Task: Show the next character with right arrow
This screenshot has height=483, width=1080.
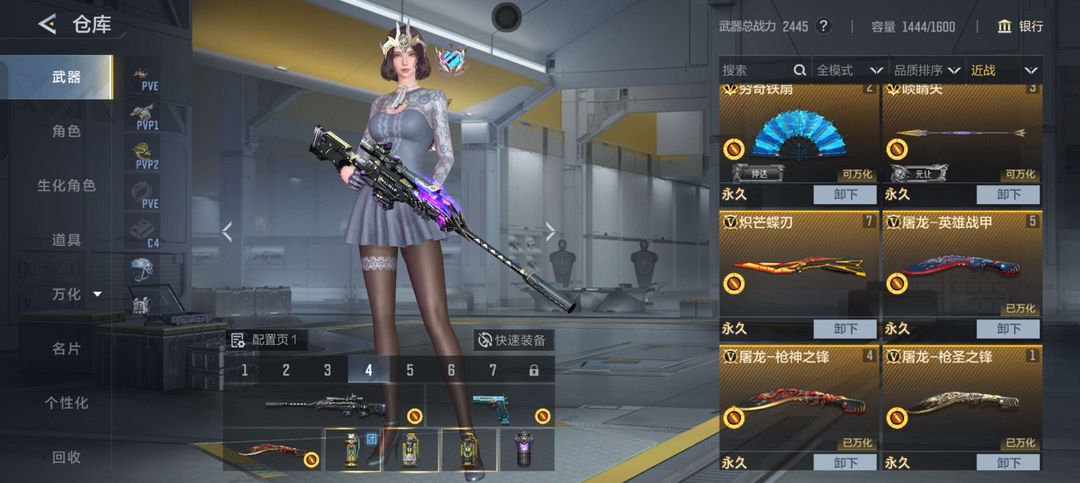Action: pos(550,232)
